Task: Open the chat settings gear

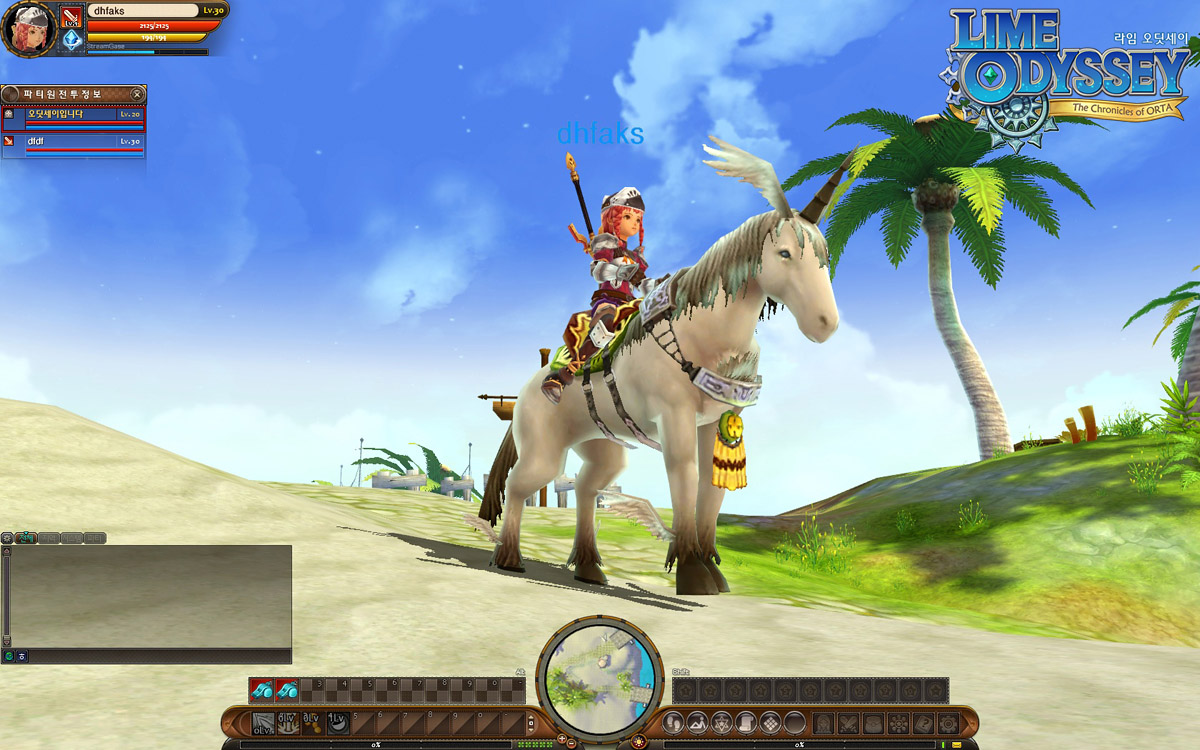Action: 7,538
